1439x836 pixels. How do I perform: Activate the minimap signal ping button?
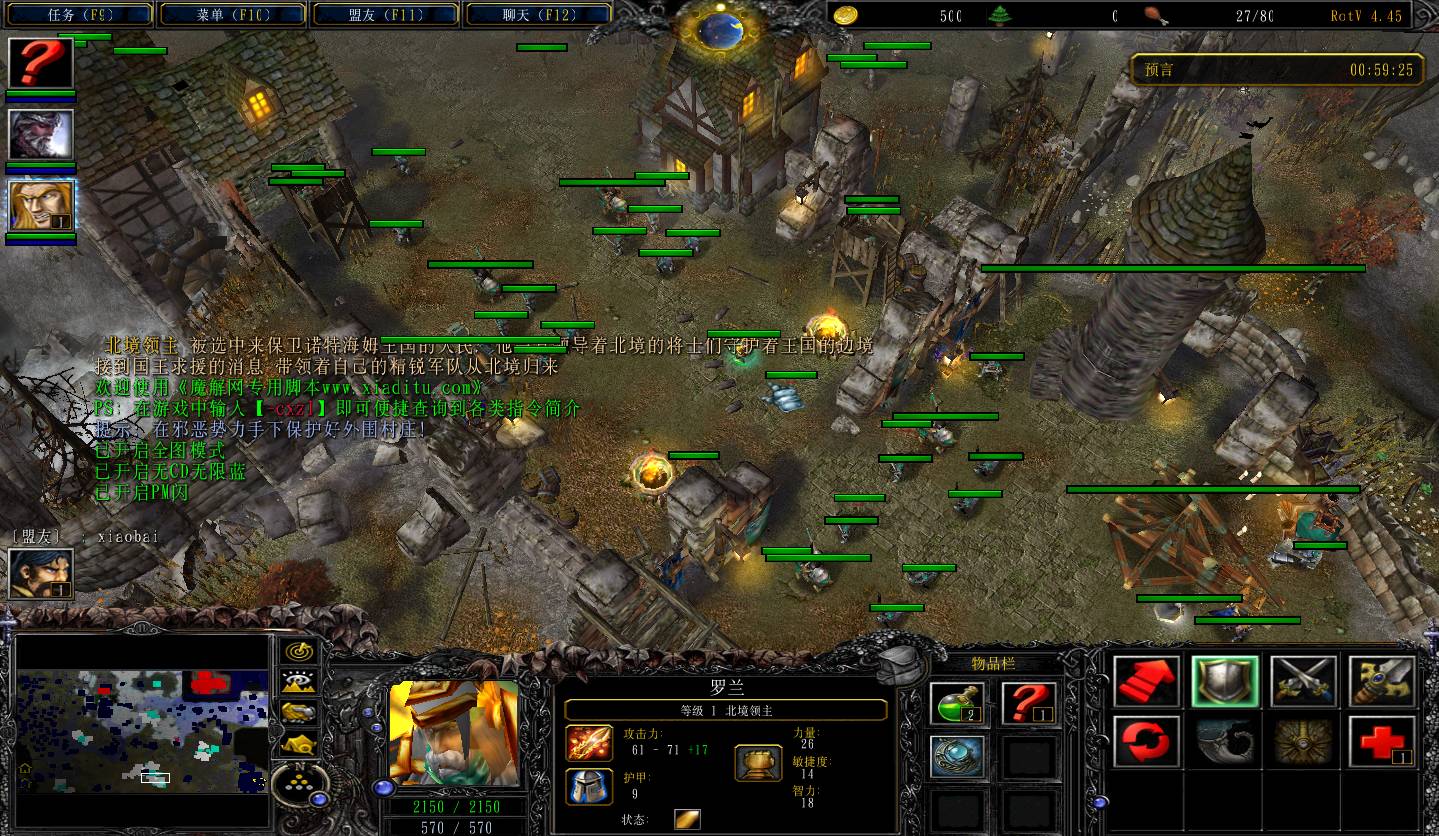pos(298,652)
